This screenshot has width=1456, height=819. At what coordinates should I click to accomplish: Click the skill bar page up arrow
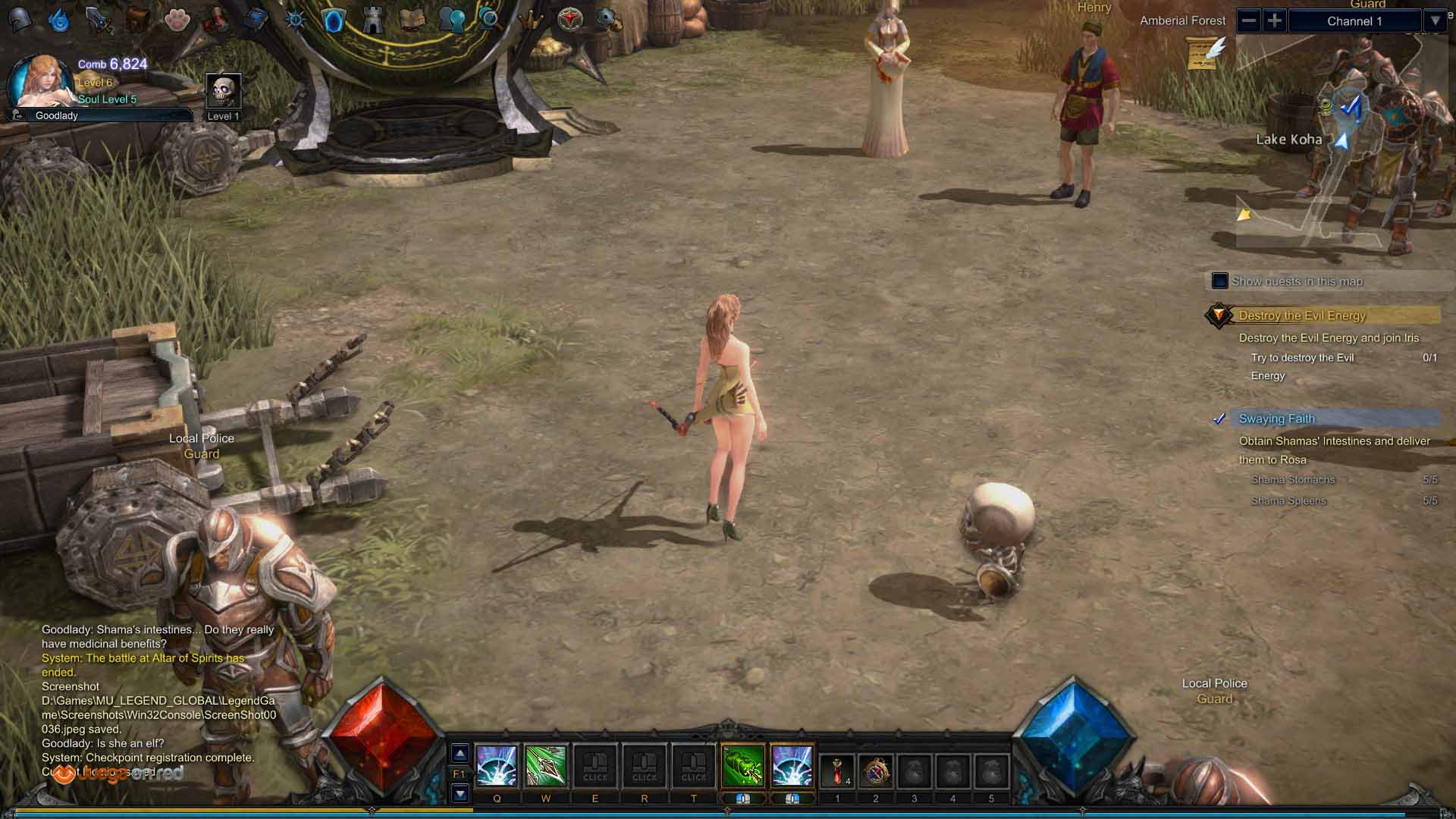pyautogui.click(x=460, y=753)
